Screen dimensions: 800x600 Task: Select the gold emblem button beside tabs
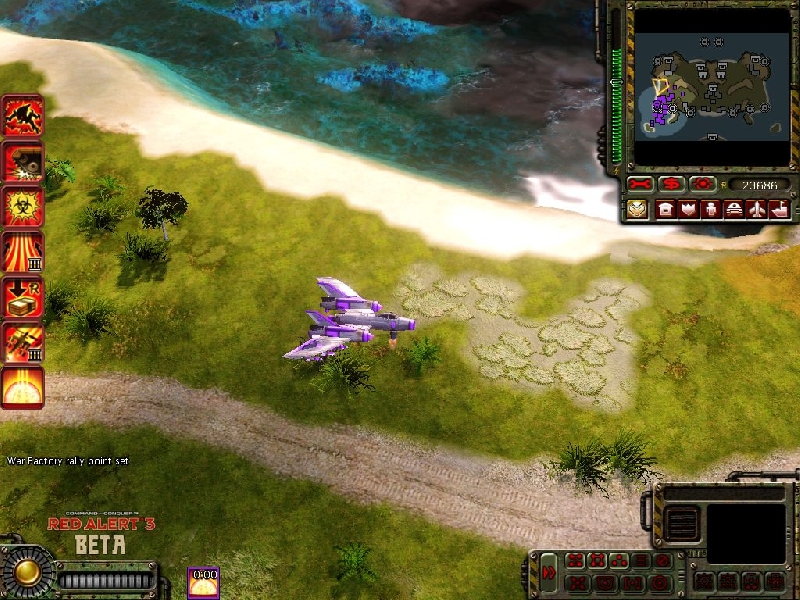tap(637, 209)
